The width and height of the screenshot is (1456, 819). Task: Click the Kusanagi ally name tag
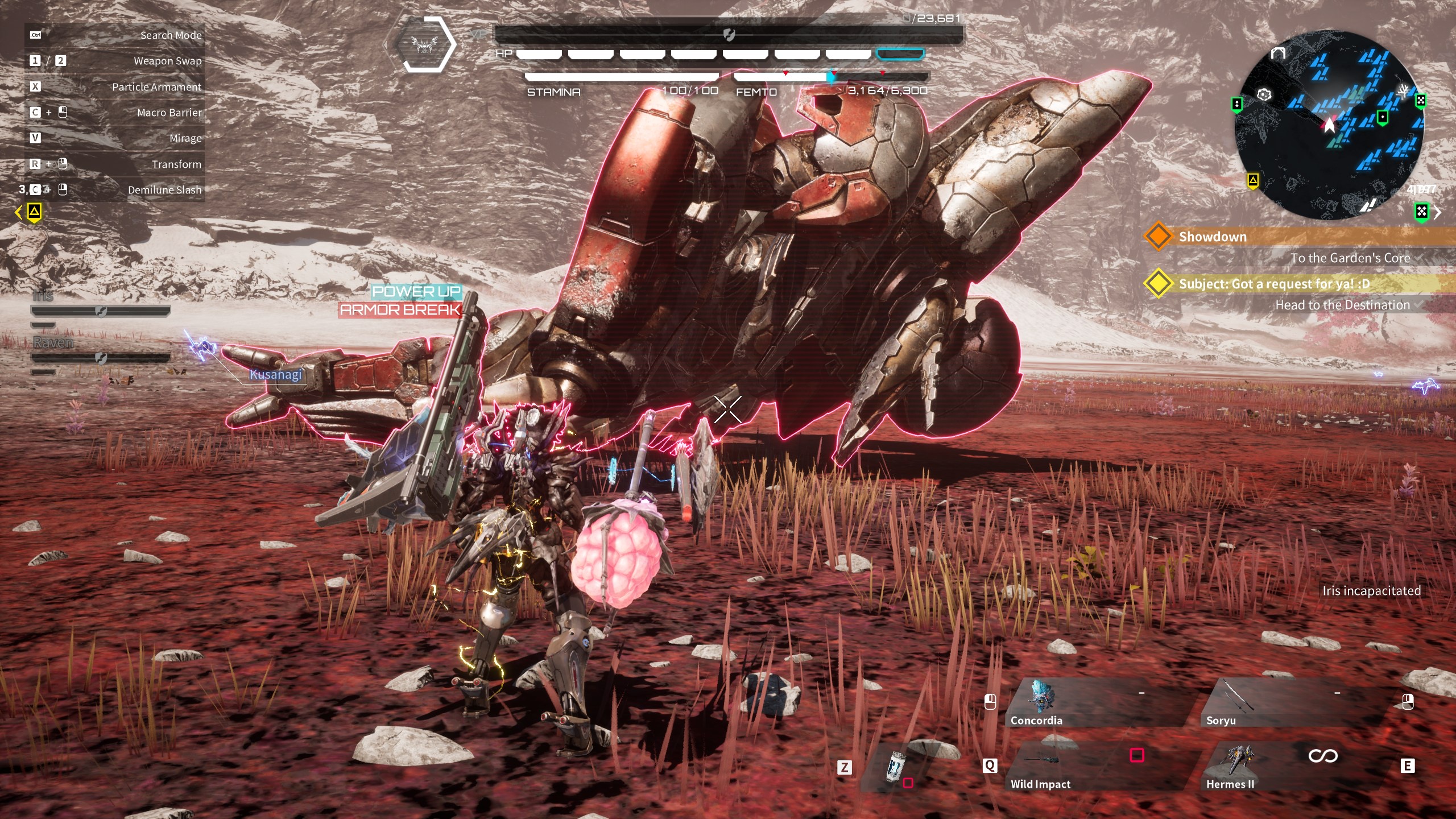(x=276, y=374)
